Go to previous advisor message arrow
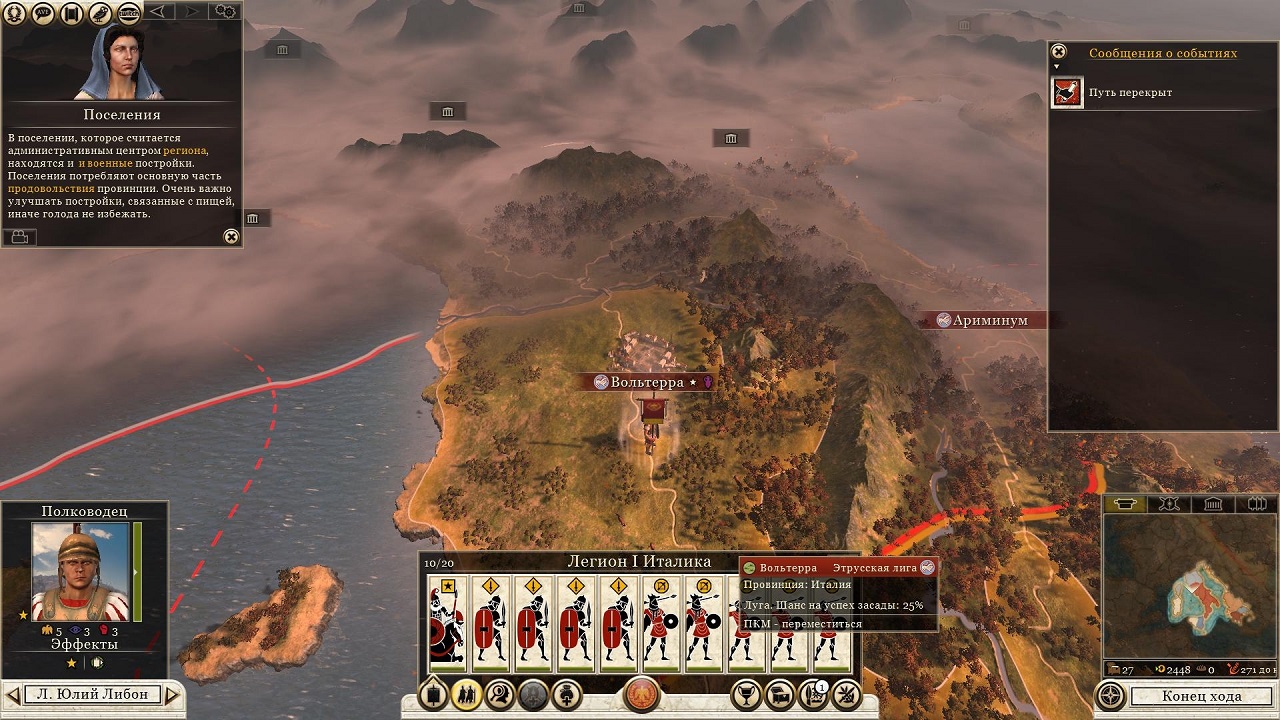The width and height of the screenshot is (1280, 720). [158, 12]
